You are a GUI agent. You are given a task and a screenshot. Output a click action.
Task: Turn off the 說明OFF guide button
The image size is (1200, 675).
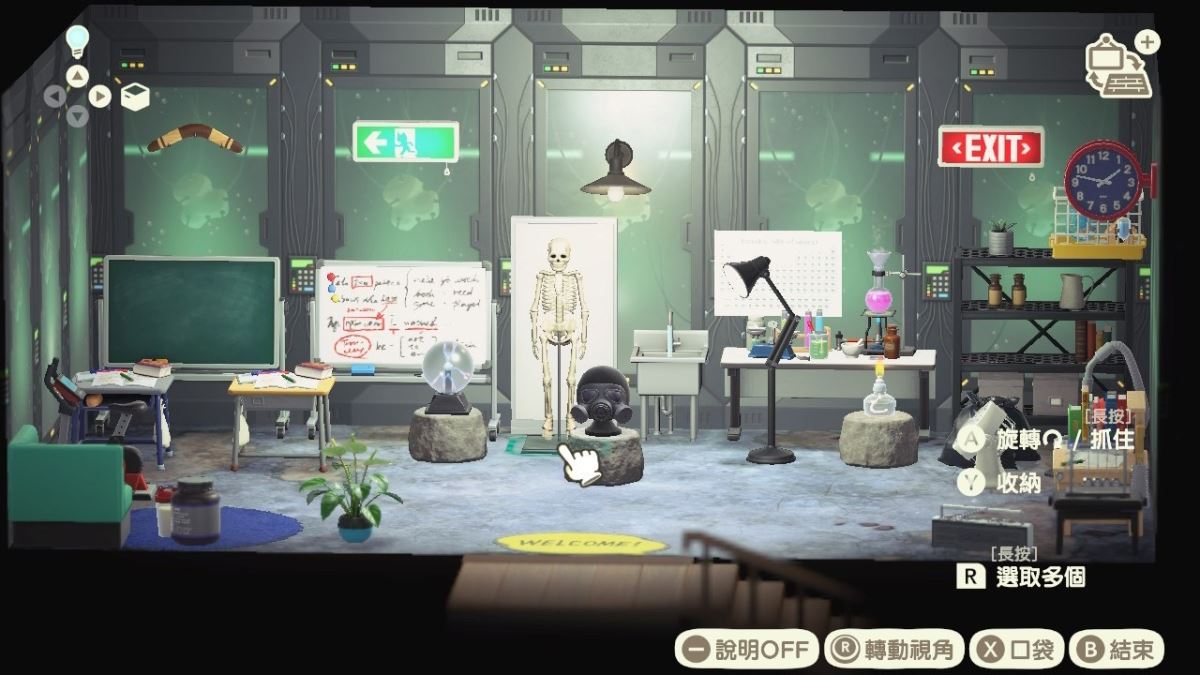[746, 650]
